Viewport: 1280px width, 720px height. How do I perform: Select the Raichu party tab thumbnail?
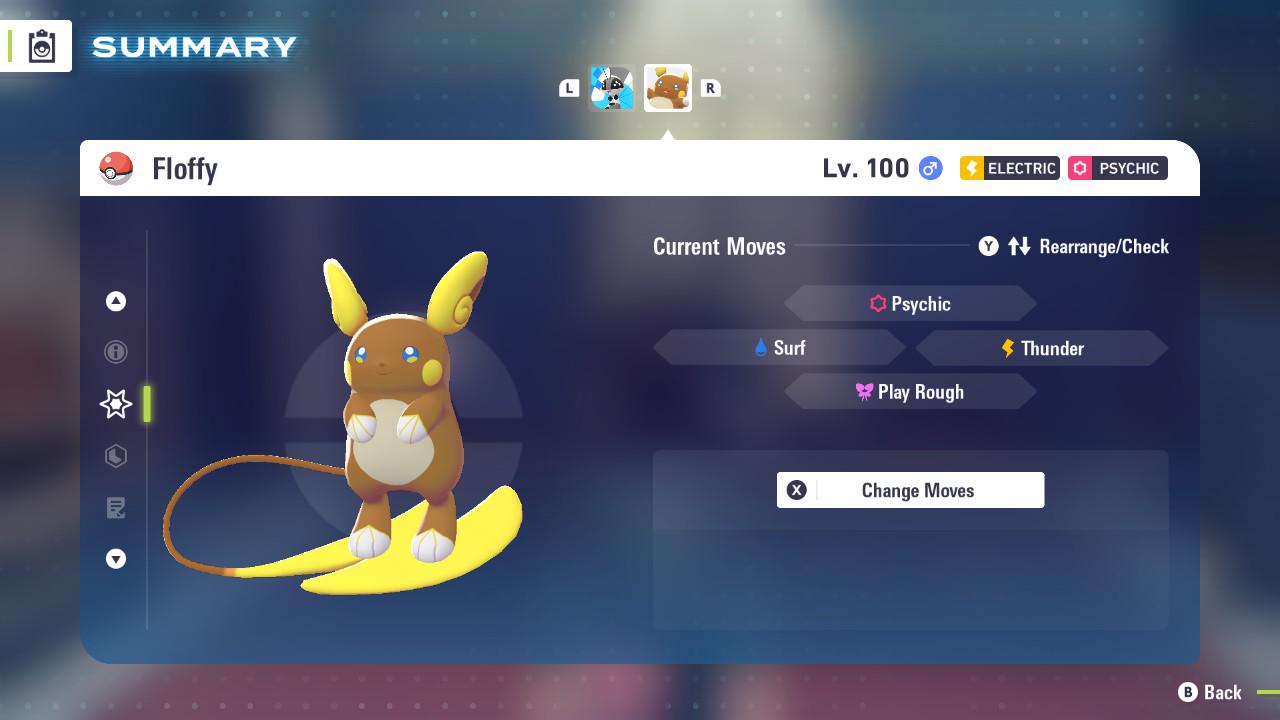click(x=667, y=88)
